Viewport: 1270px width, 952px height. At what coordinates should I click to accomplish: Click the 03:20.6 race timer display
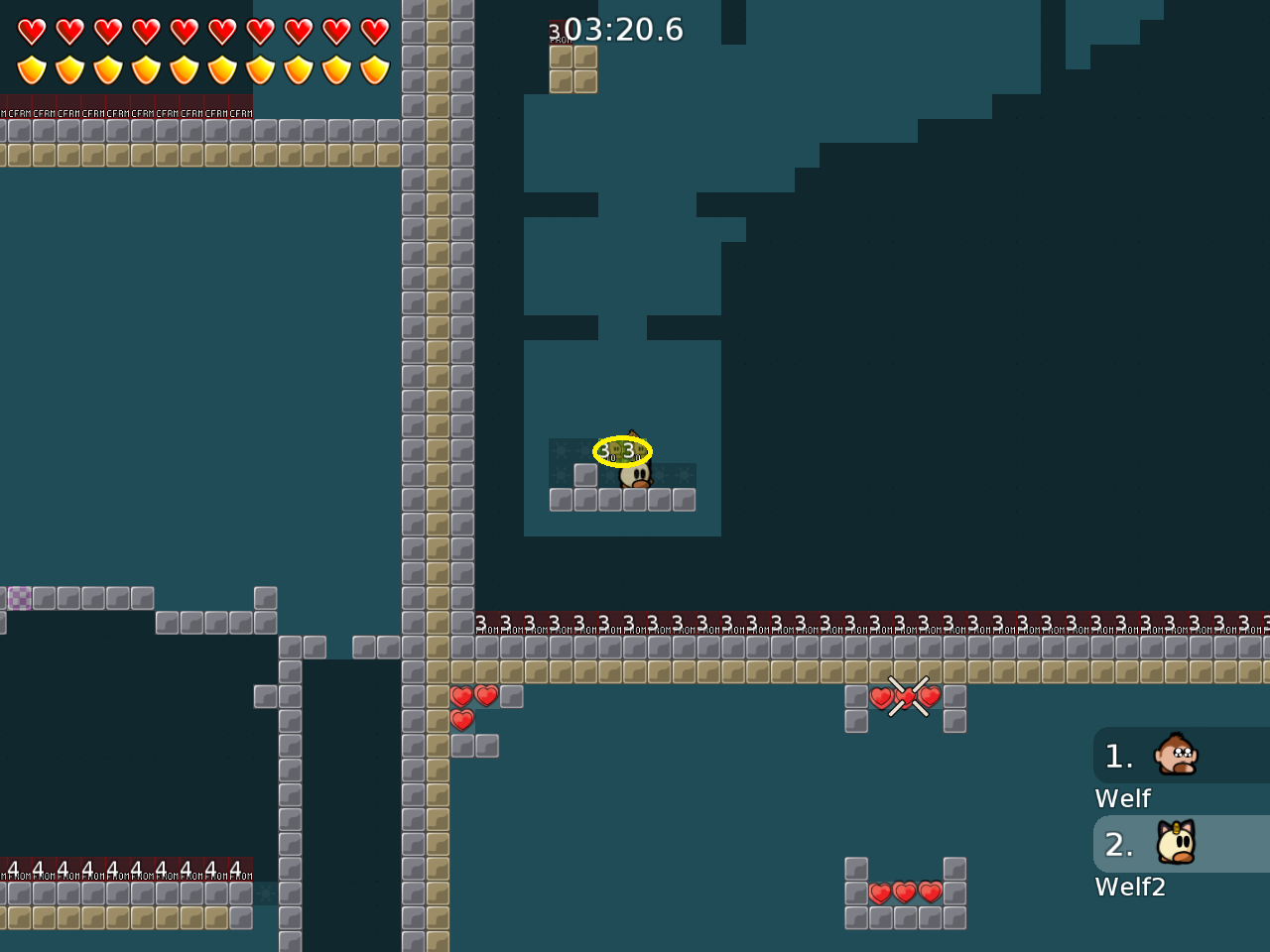(623, 30)
